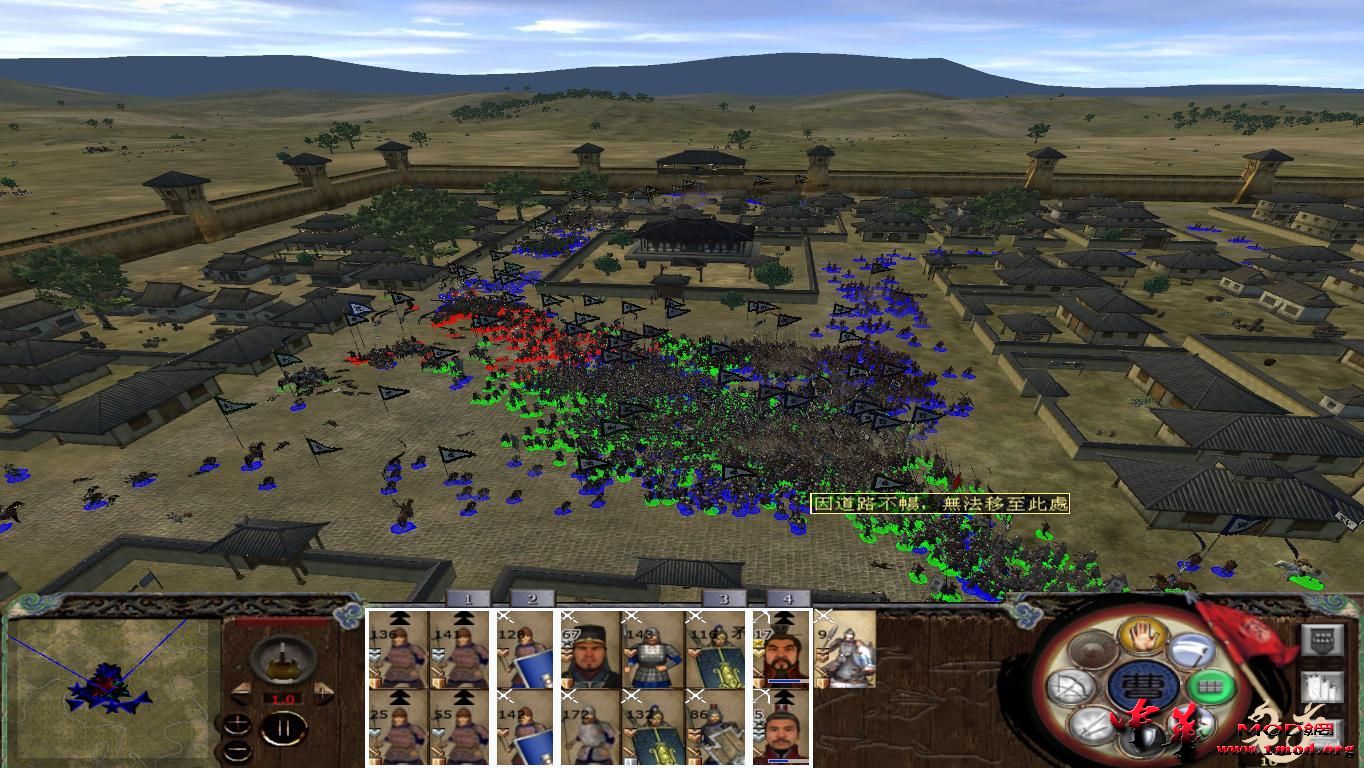The image size is (1364, 768).
Task: Open the settlement details icon on right panel
Action: pyautogui.click(x=1323, y=687)
